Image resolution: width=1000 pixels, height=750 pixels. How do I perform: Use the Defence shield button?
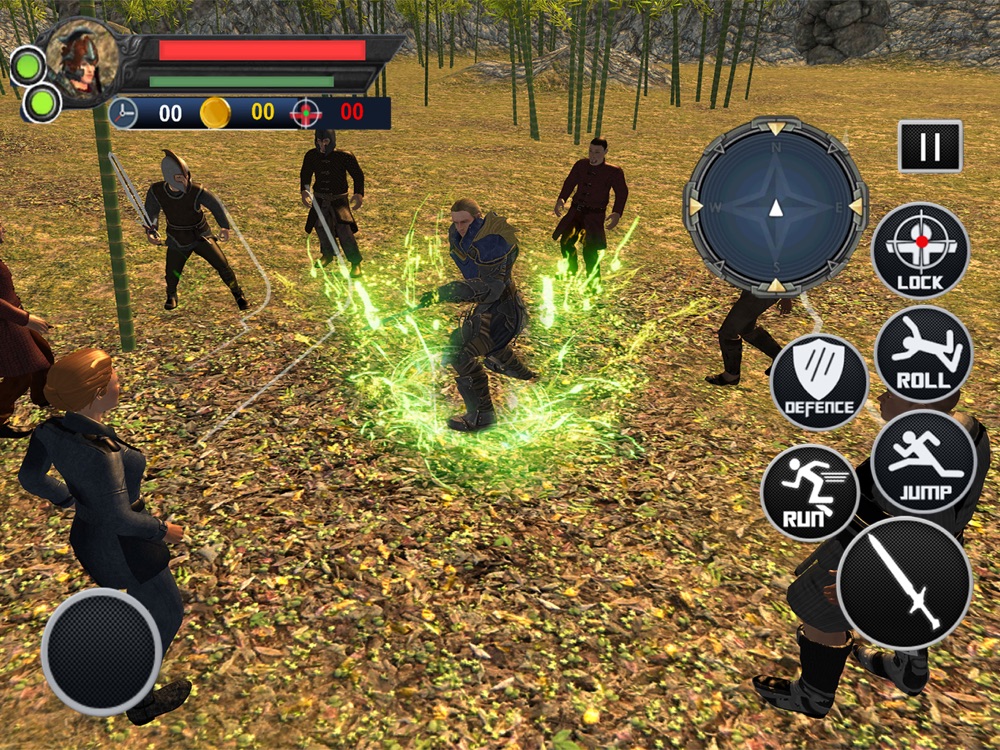[819, 382]
